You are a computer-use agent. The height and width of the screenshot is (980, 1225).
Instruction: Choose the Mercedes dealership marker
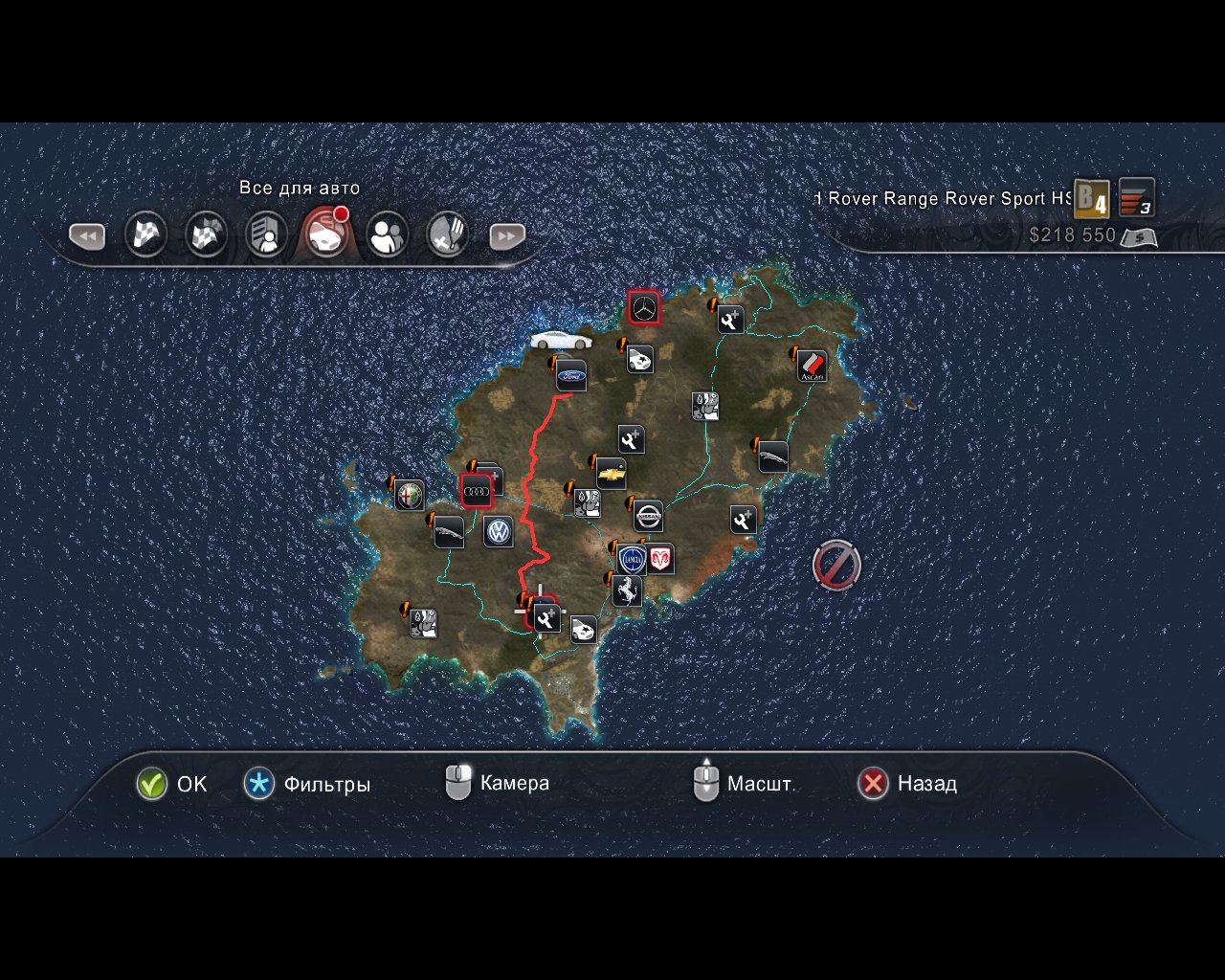[x=644, y=307]
